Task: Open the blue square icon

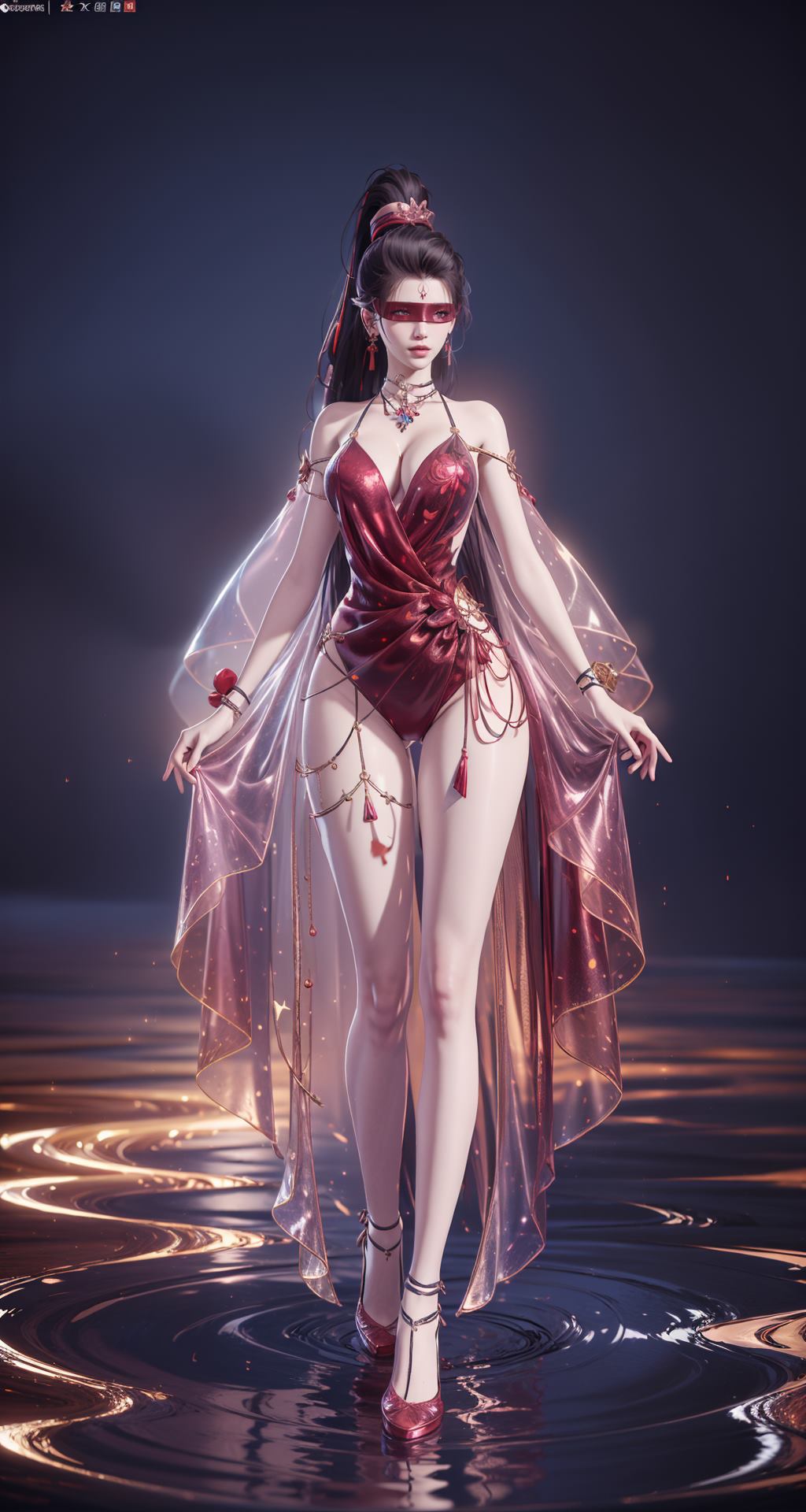Action: 116,7
